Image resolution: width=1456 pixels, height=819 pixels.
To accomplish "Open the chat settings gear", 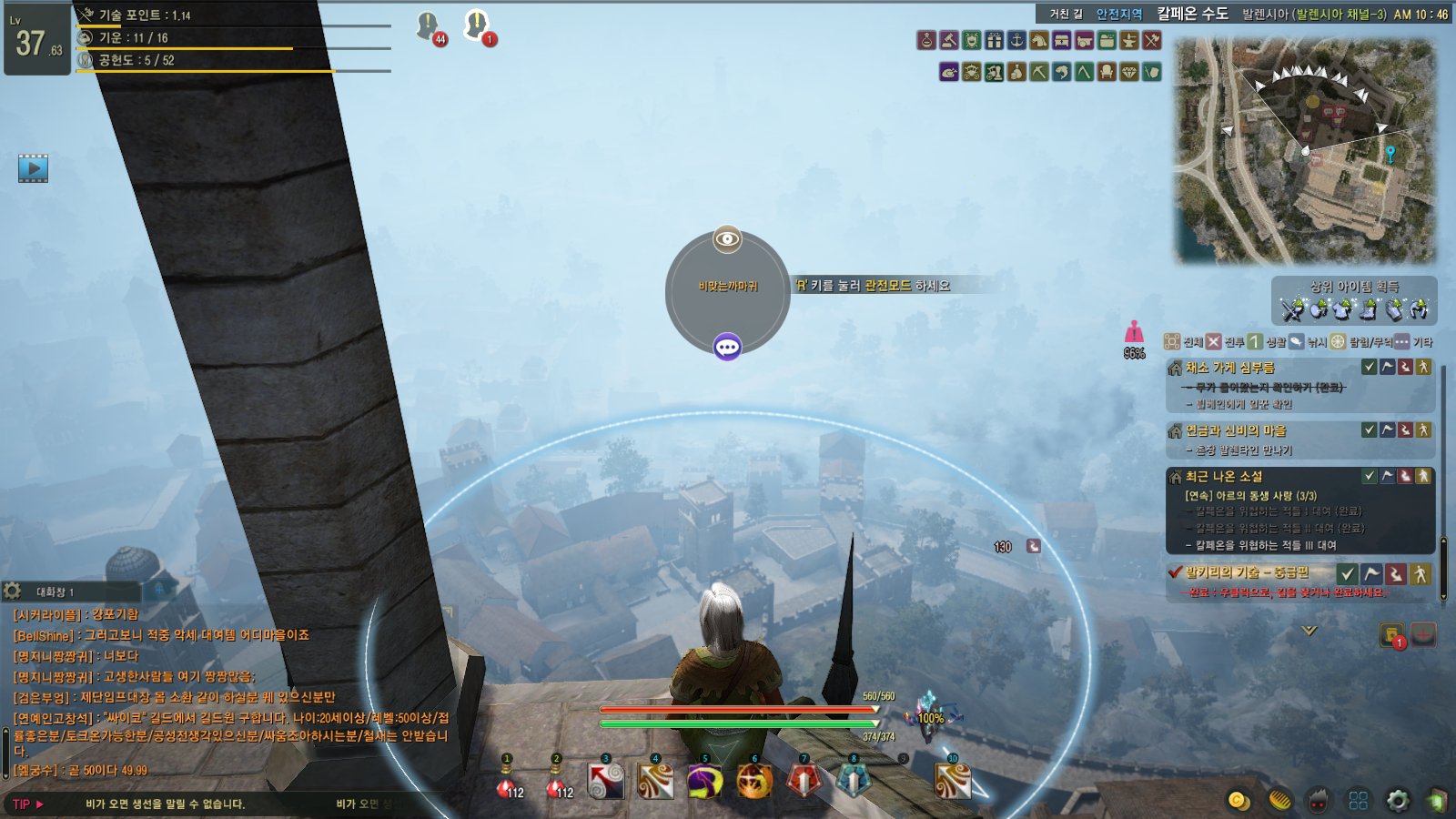I will (x=13, y=591).
